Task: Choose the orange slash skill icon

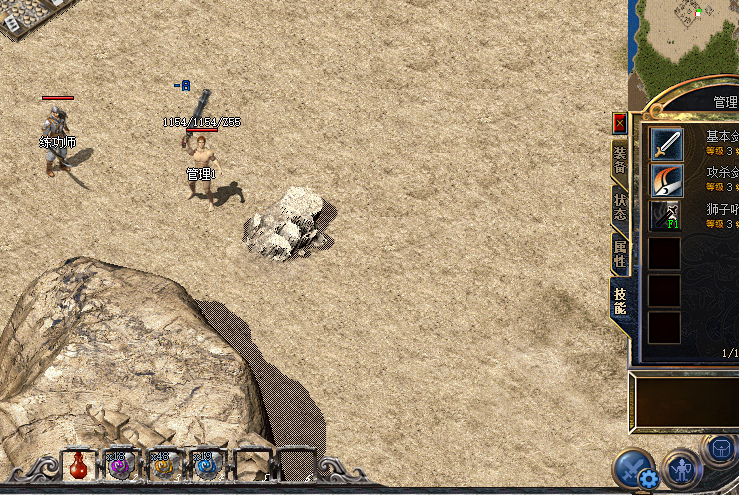Action: pyautogui.click(x=667, y=180)
